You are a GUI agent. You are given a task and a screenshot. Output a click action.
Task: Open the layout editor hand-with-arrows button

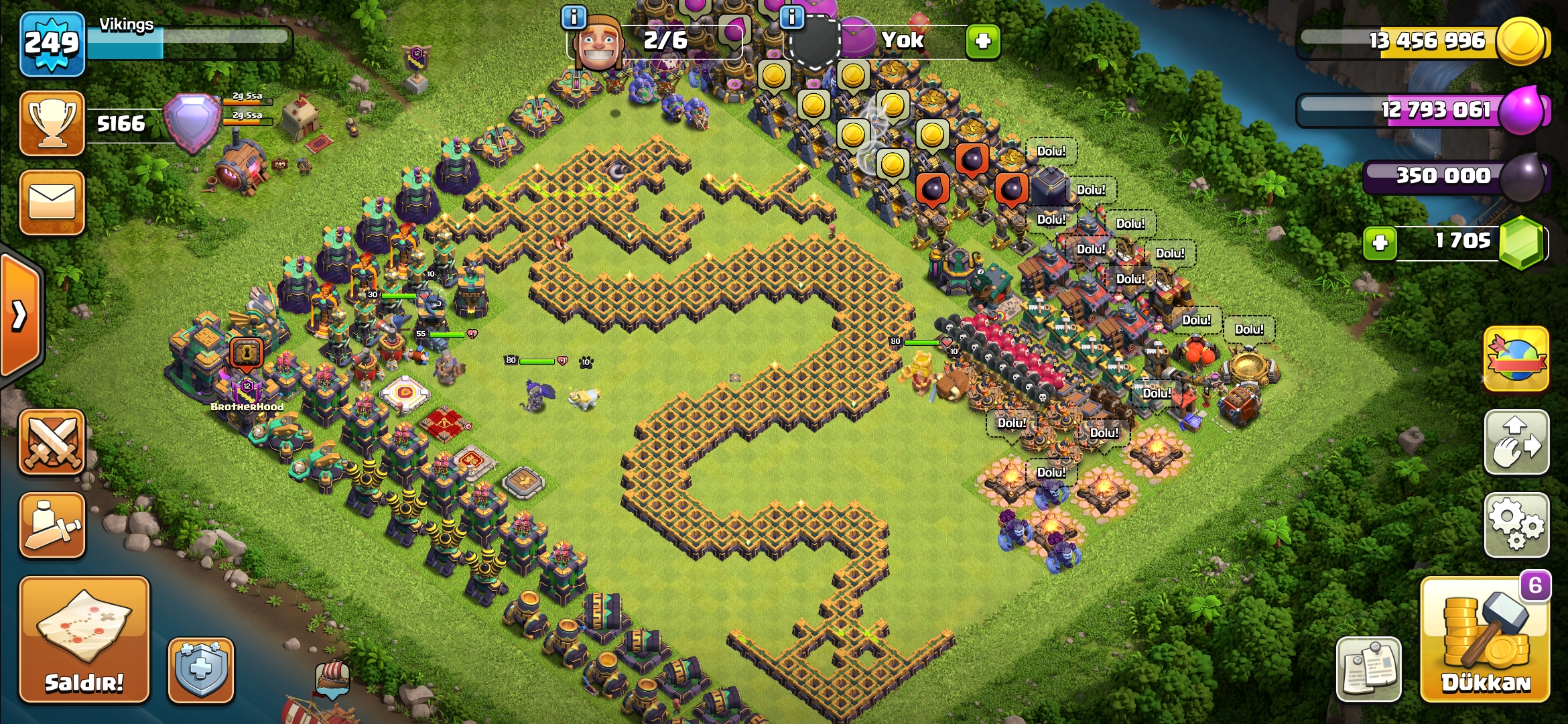[x=1516, y=442]
